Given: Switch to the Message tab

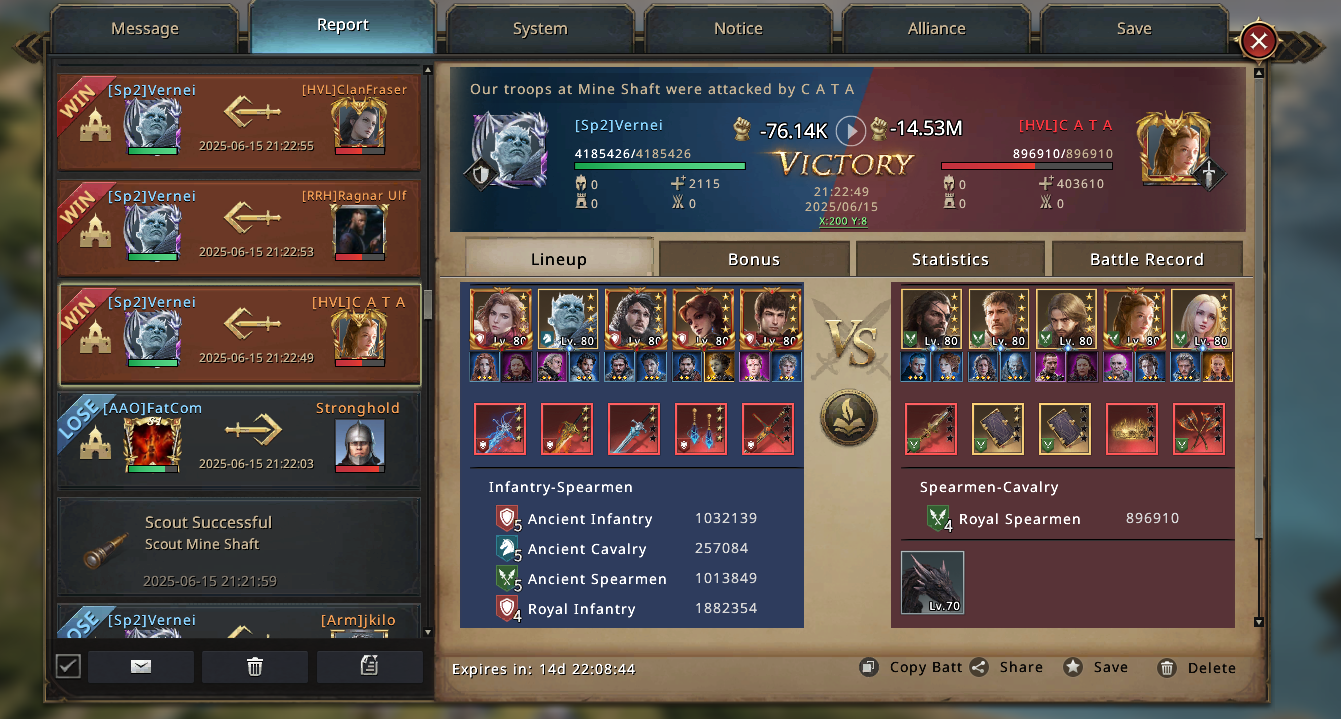Looking at the screenshot, I should pyautogui.click(x=145, y=29).
